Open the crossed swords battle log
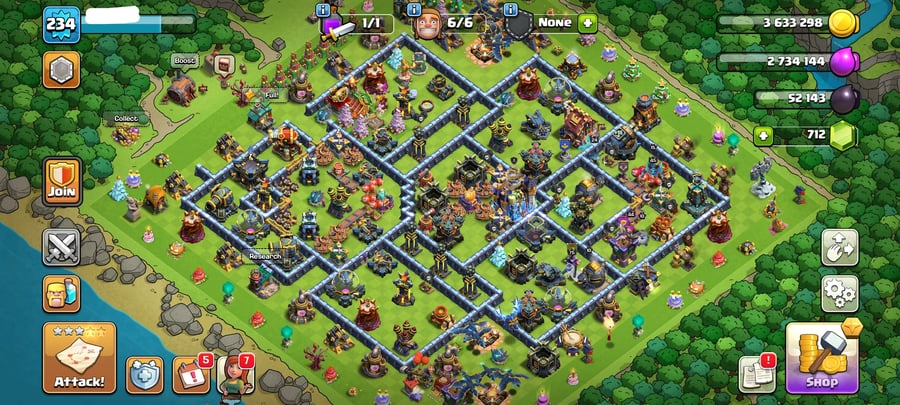This screenshot has width=900, height=405. 61,246
